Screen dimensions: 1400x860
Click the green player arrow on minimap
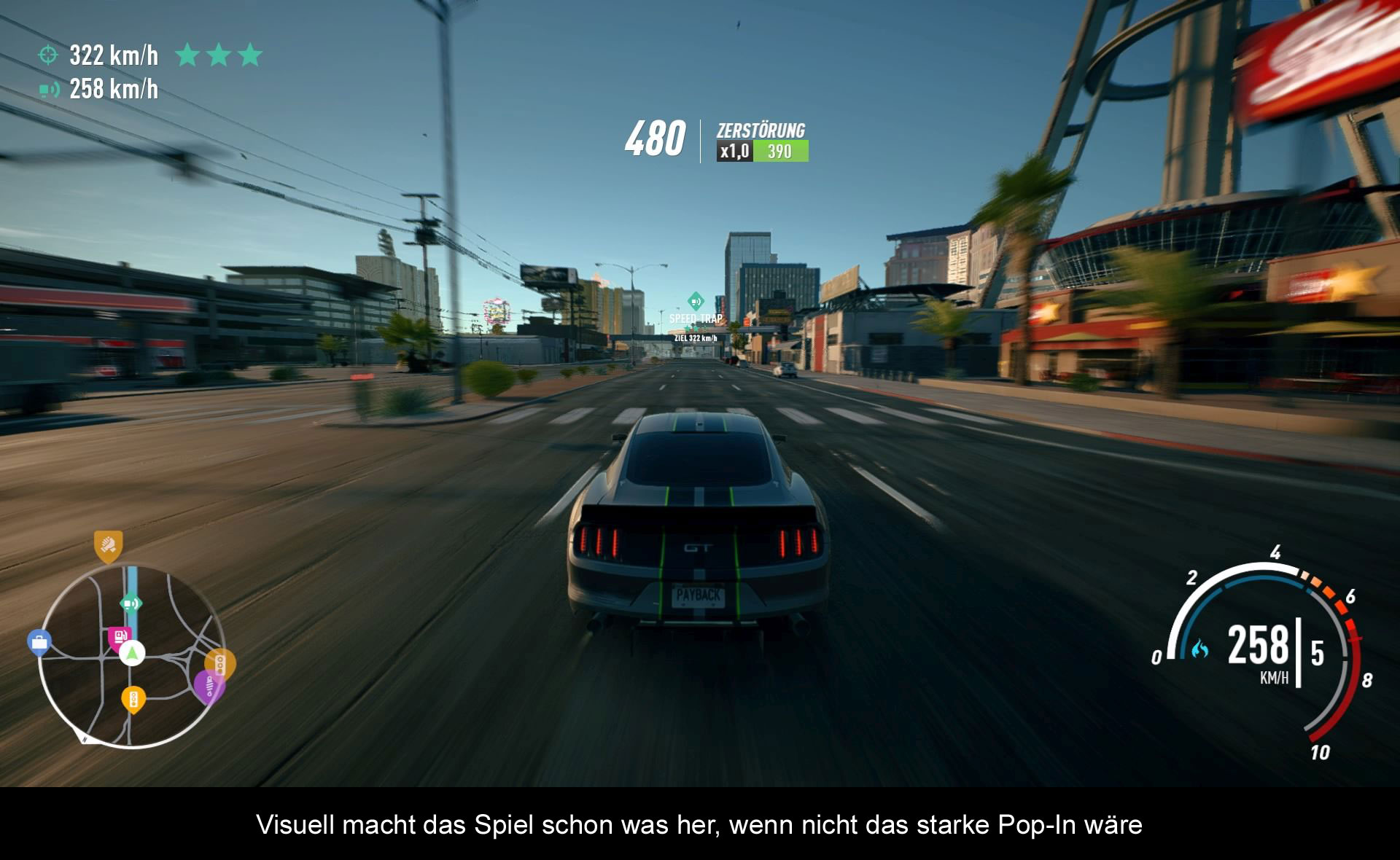tap(132, 653)
